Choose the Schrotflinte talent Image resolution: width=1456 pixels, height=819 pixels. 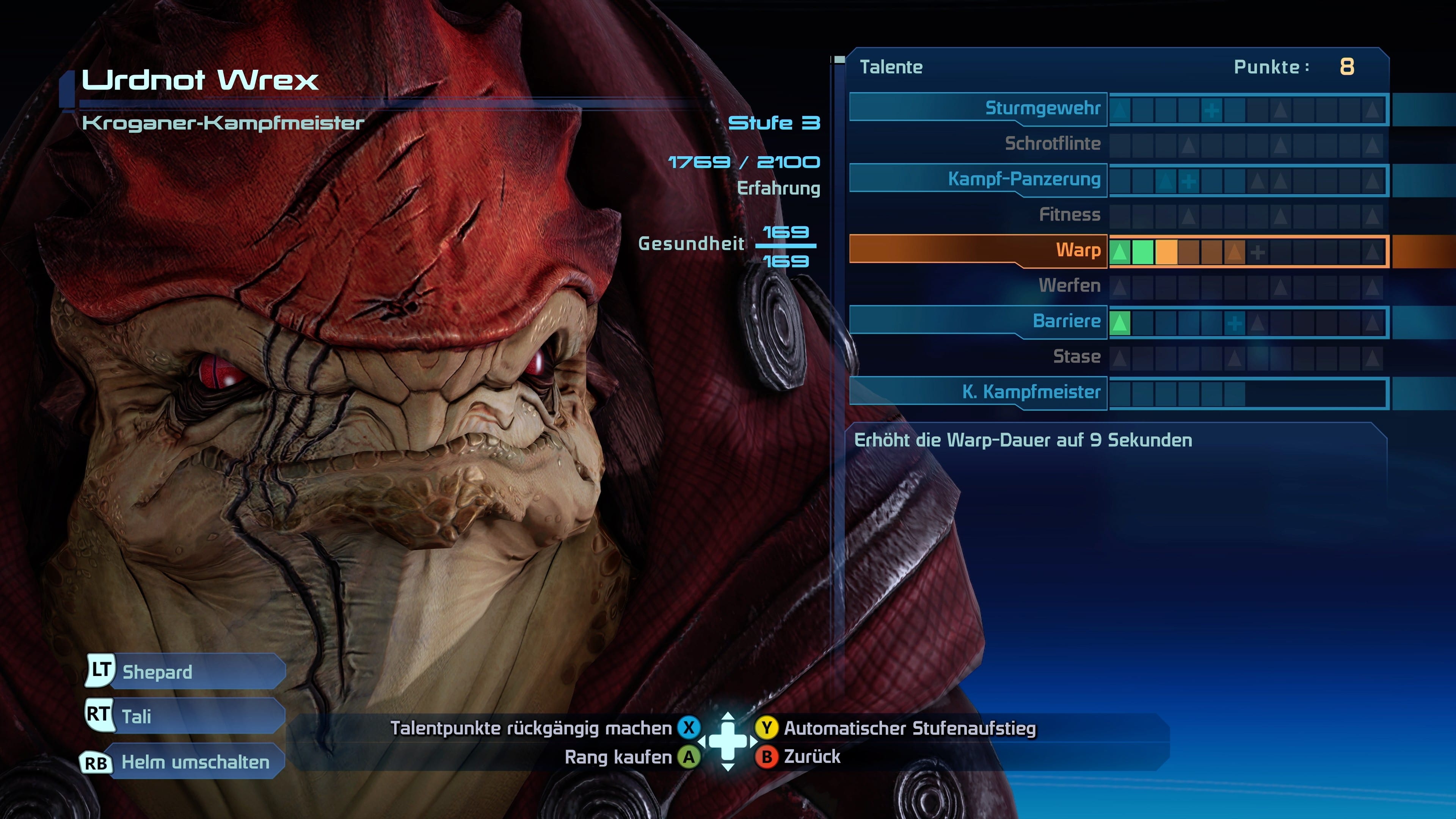(1052, 144)
